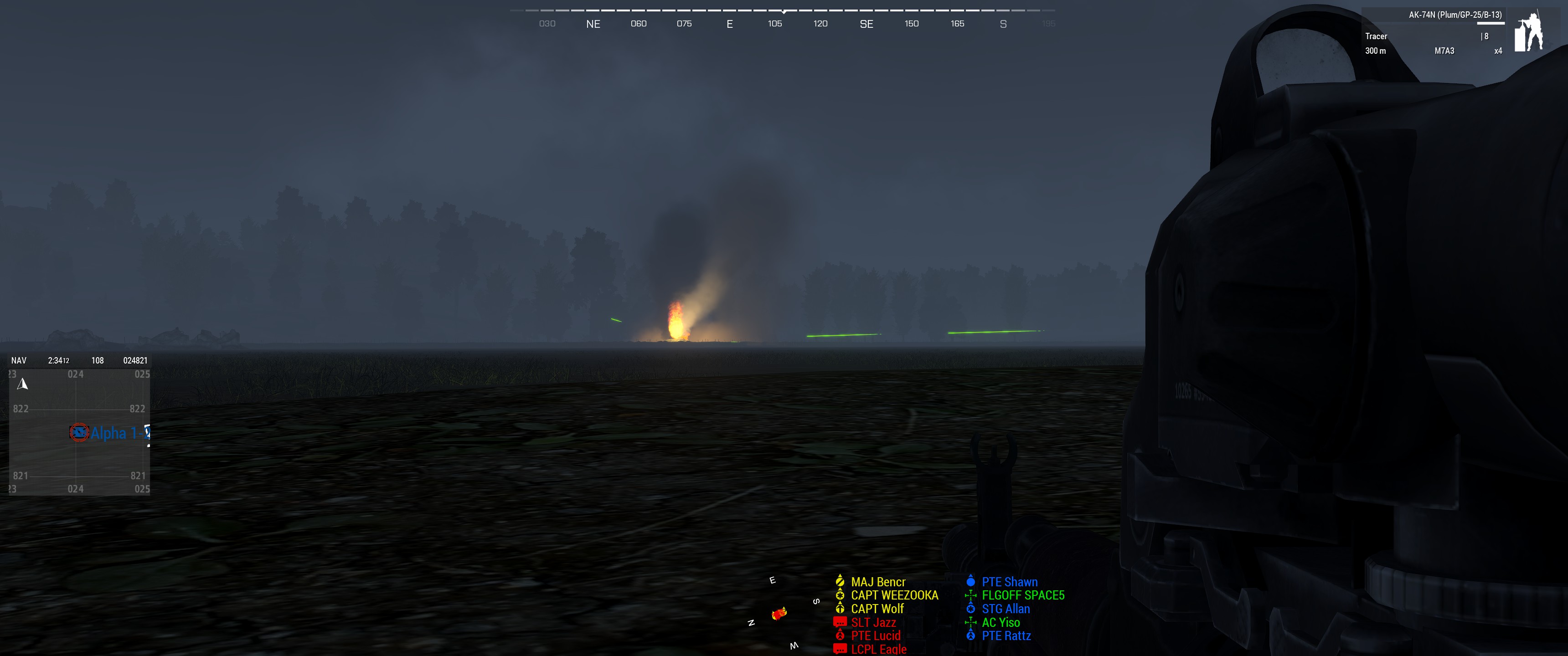The height and width of the screenshot is (656, 1568).
Task: Select the E marking on the compass bar
Action: 730,23
